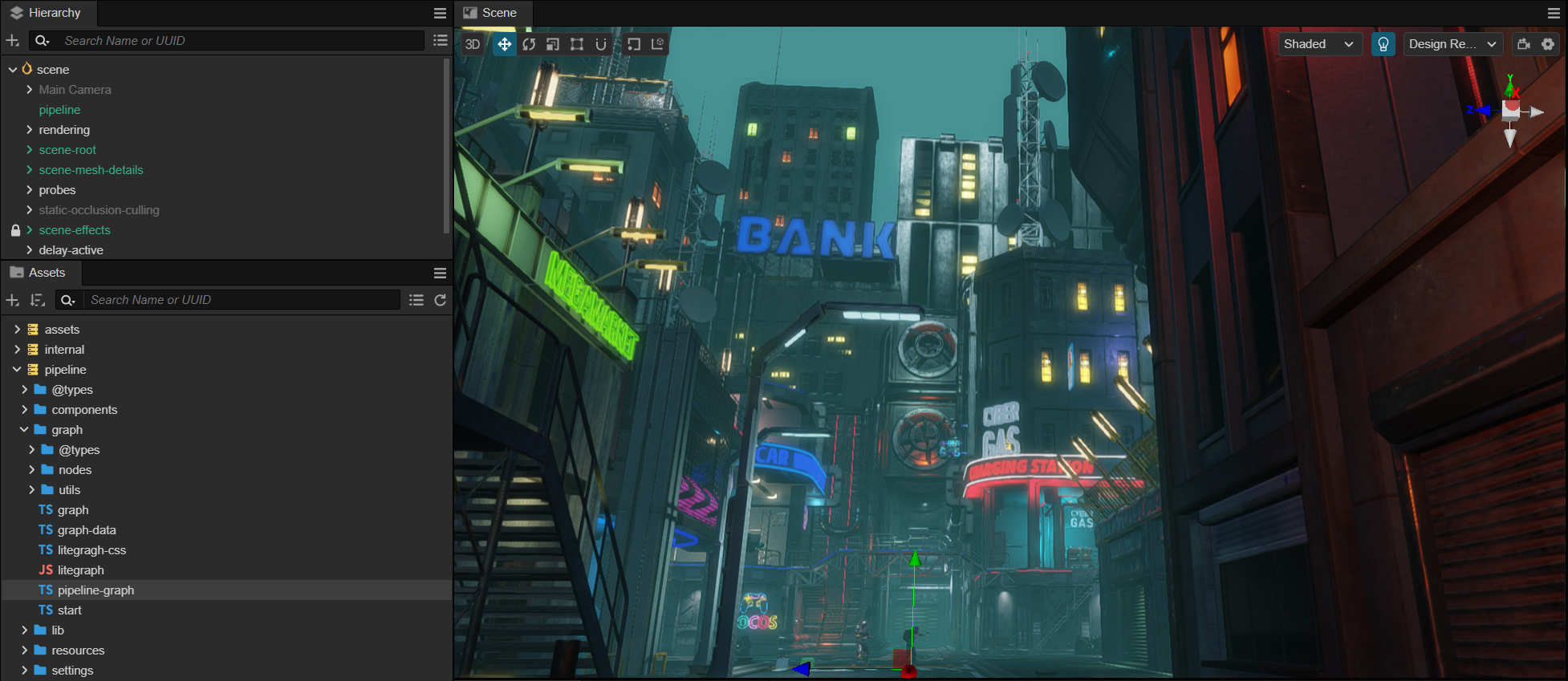
Task: Expand the Main Camera node
Action: (x=29, y=89)
